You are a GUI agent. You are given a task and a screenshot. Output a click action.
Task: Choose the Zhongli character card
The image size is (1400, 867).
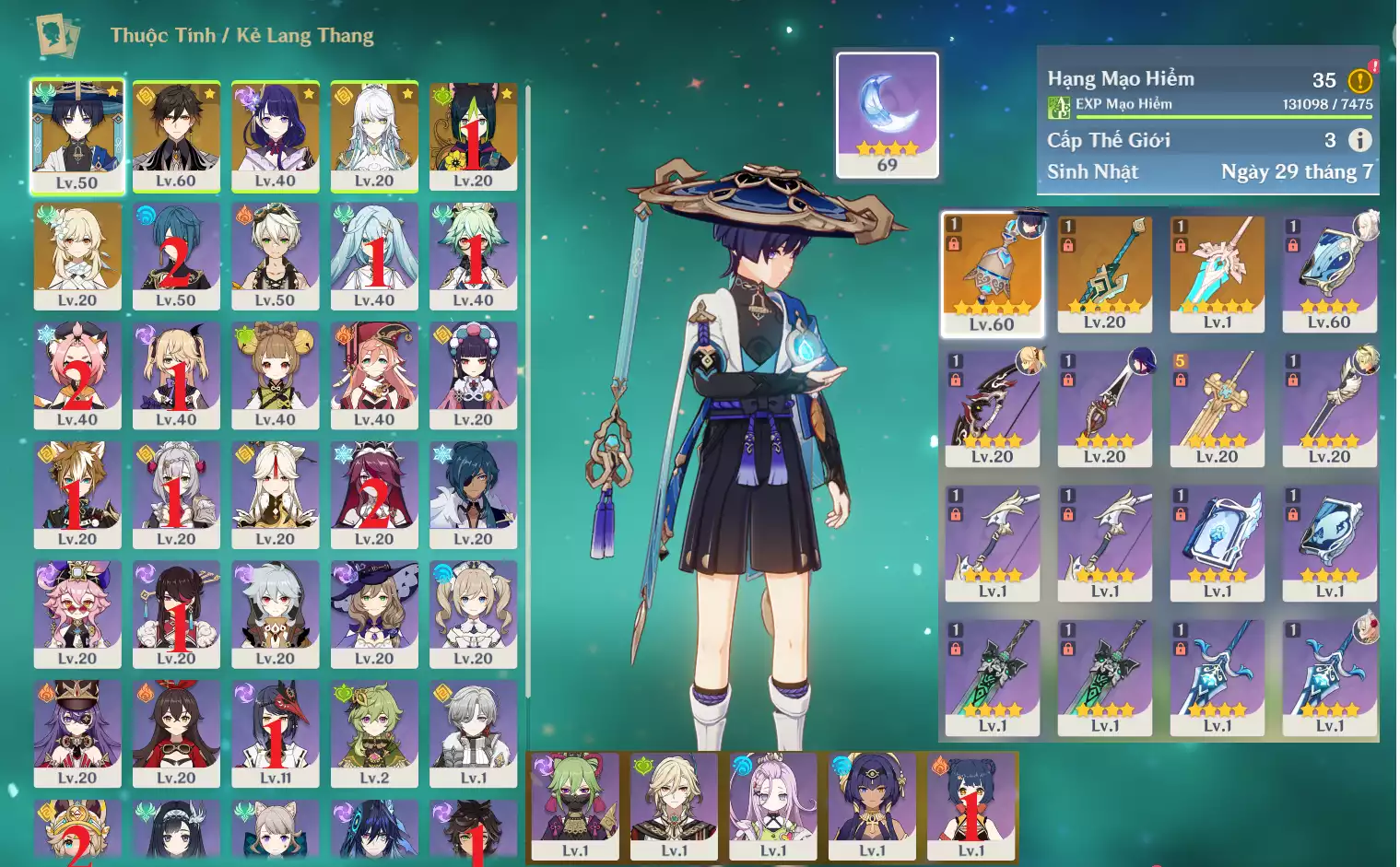pyautogui.click(x=176, y=135)
